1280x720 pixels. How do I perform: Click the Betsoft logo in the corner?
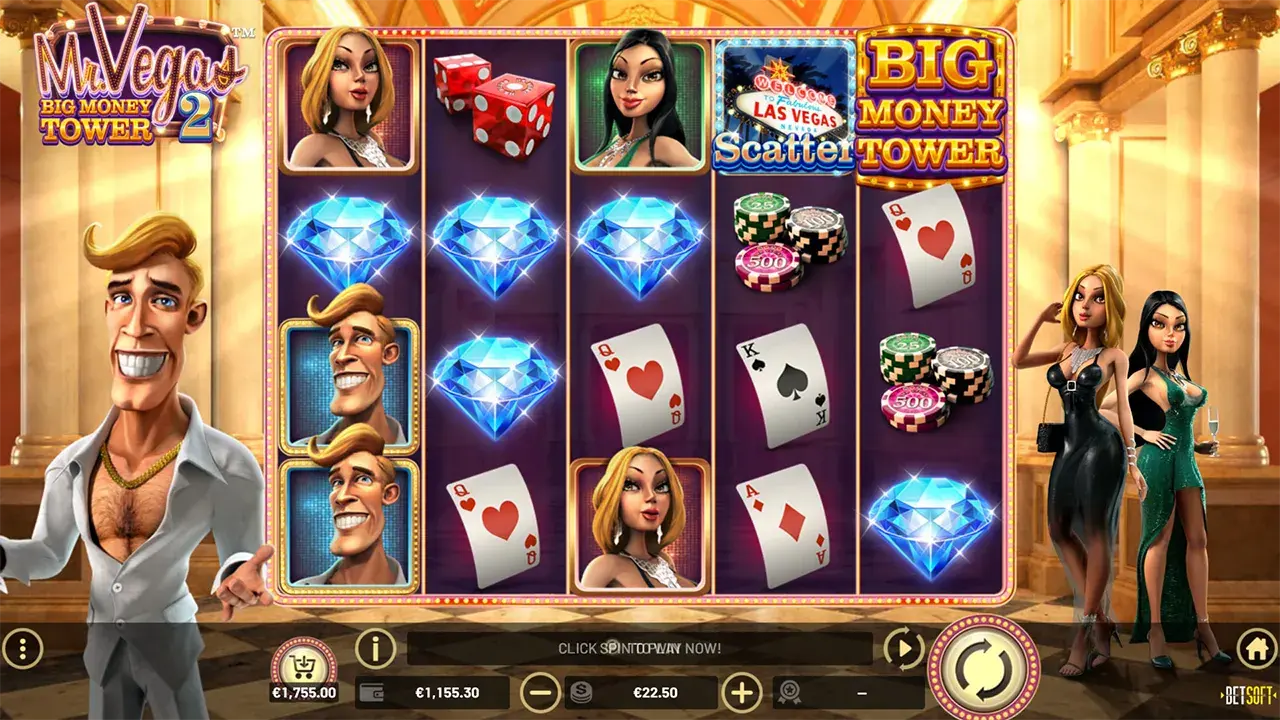[1246, 693]
